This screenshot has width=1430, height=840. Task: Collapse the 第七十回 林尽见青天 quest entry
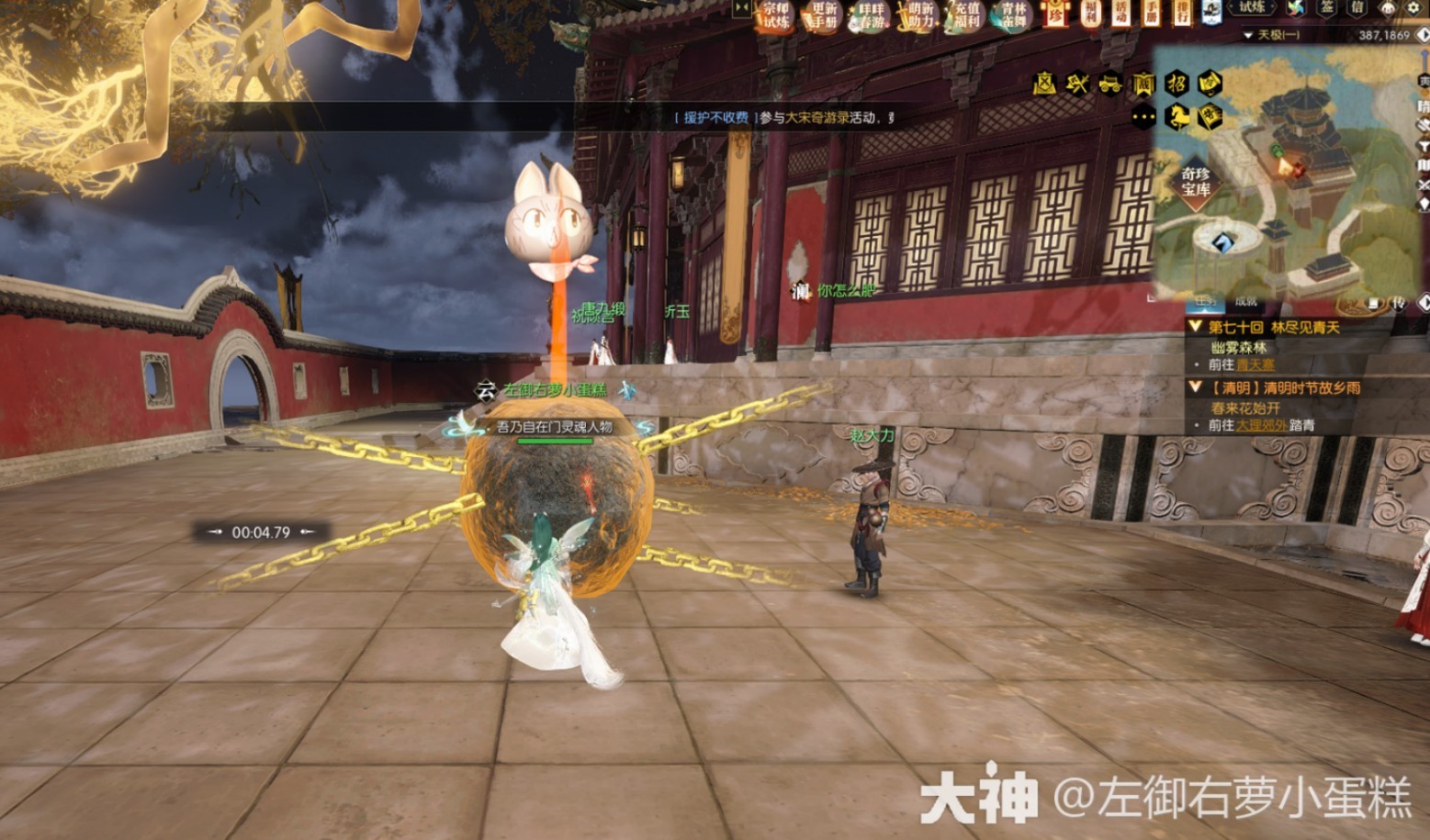click(x=1196, y=327)
